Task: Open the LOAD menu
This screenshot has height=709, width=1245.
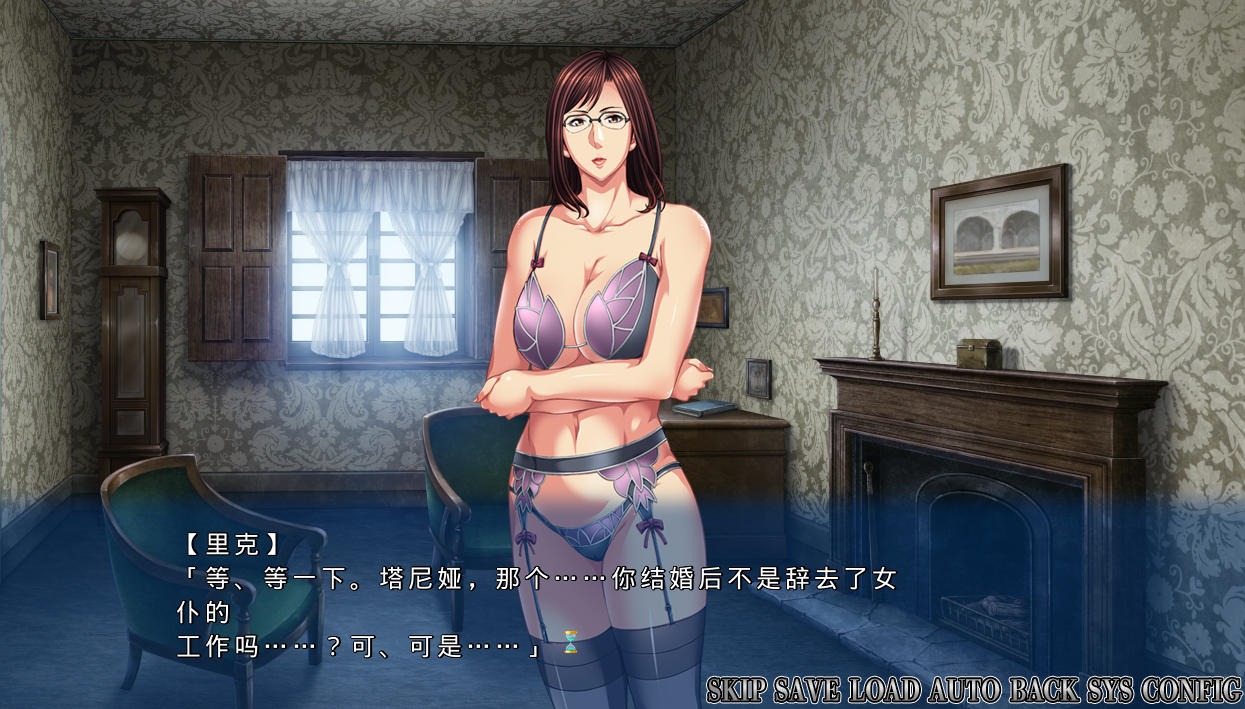Action: (x=885, y=690)
